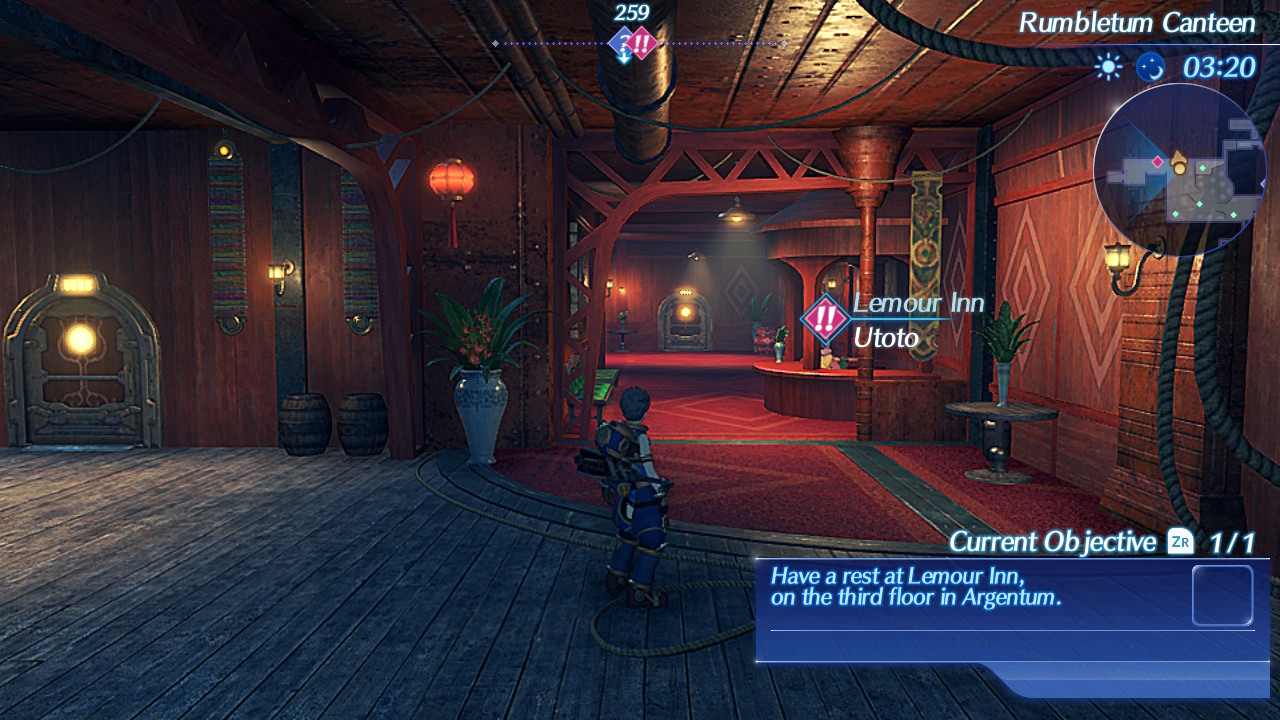Click the Rumbletum Canteen location name
The width and height of the screenshot is (1280, 720).
(1136, 22)
